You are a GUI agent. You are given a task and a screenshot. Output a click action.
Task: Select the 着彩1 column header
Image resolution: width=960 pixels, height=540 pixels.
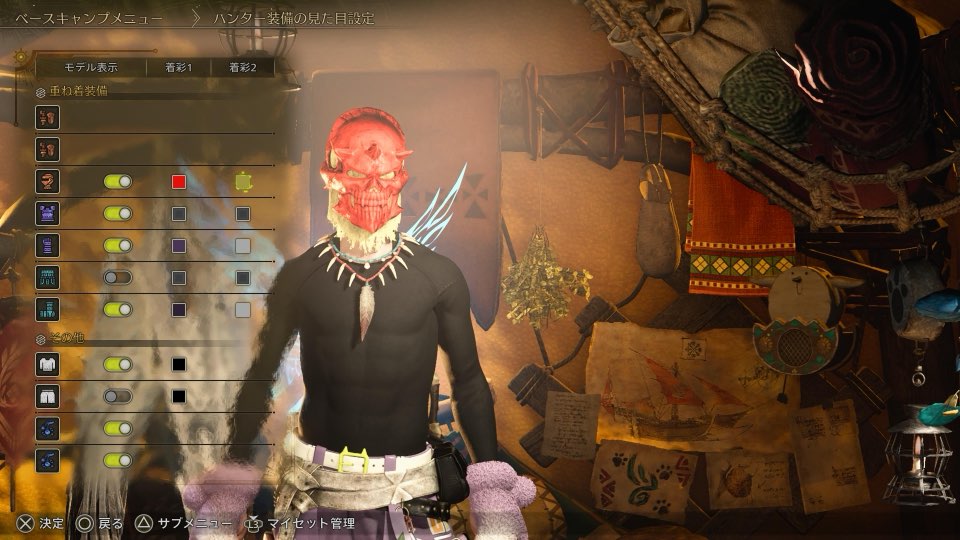pyautogui.click(x=178, y=68)
